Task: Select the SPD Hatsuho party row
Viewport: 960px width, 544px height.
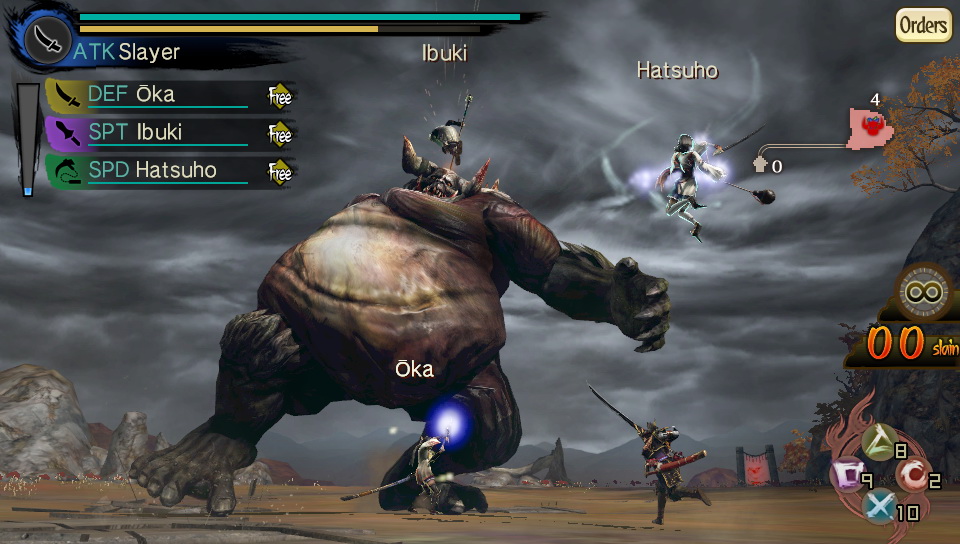Action: click(160, 170)
